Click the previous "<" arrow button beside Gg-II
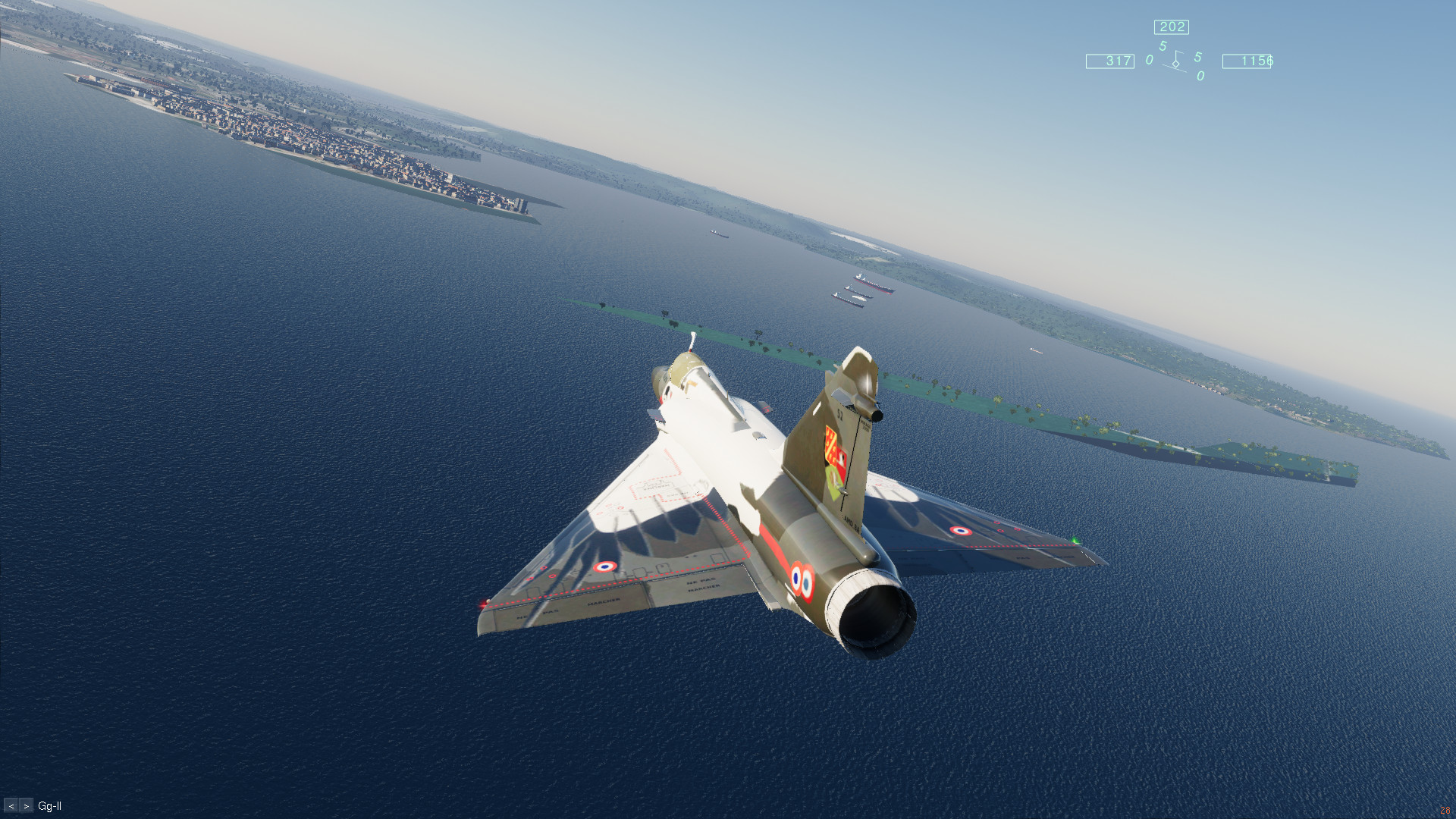Image resolution: width=1456 pixels, height=819 pixels. pyautogui.click(x=11, y=806)
